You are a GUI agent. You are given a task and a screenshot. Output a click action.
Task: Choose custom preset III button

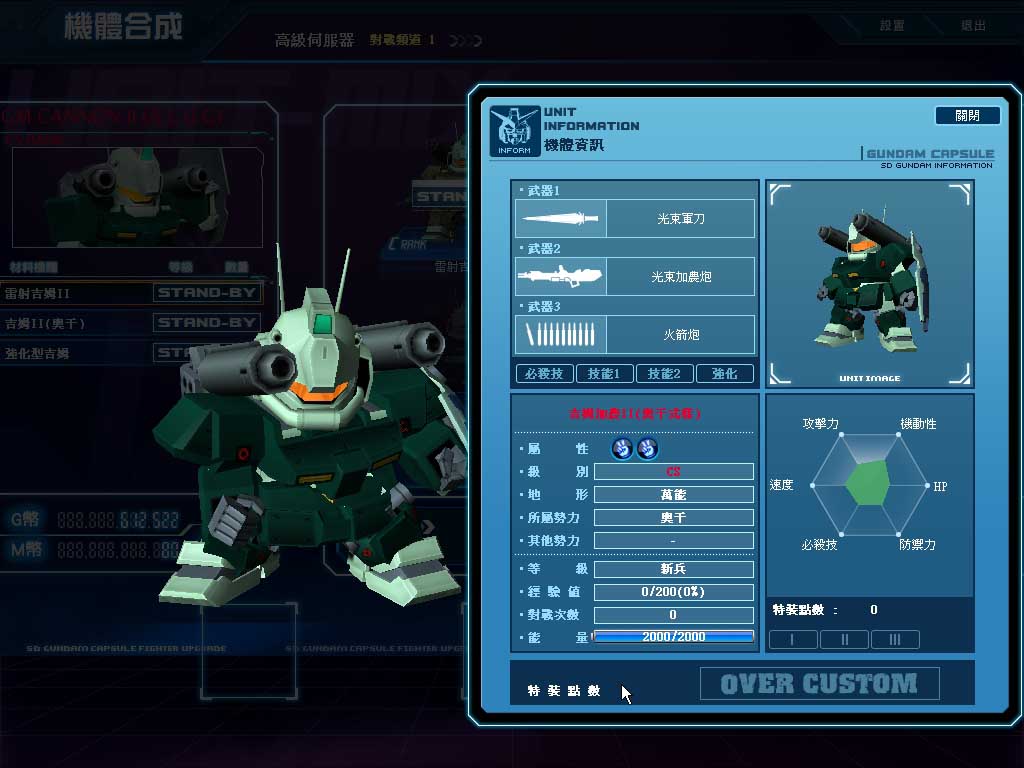pyautogui.click(x=895, y=639)
